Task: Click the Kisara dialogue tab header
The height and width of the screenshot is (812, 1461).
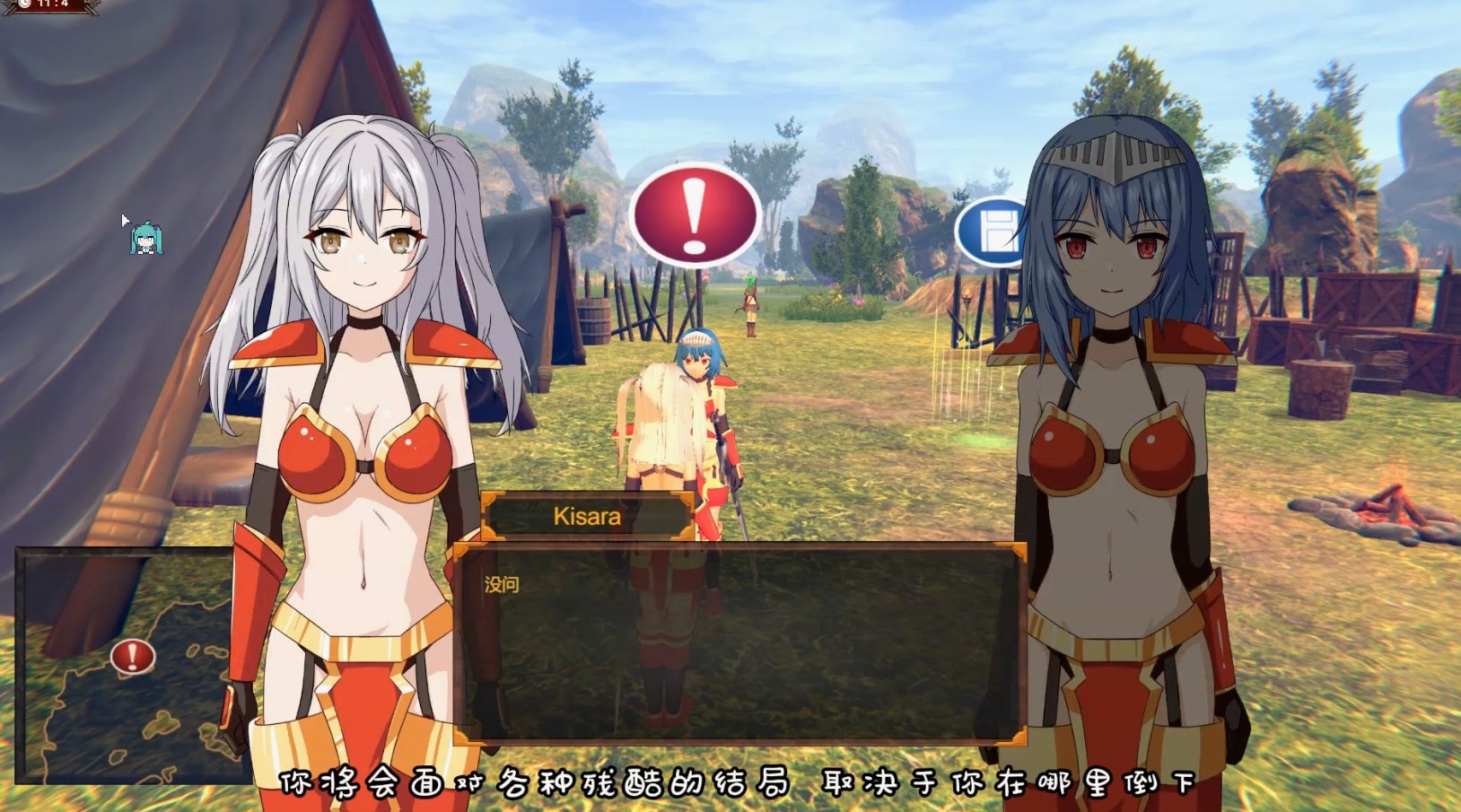Action: coord(585,515)
